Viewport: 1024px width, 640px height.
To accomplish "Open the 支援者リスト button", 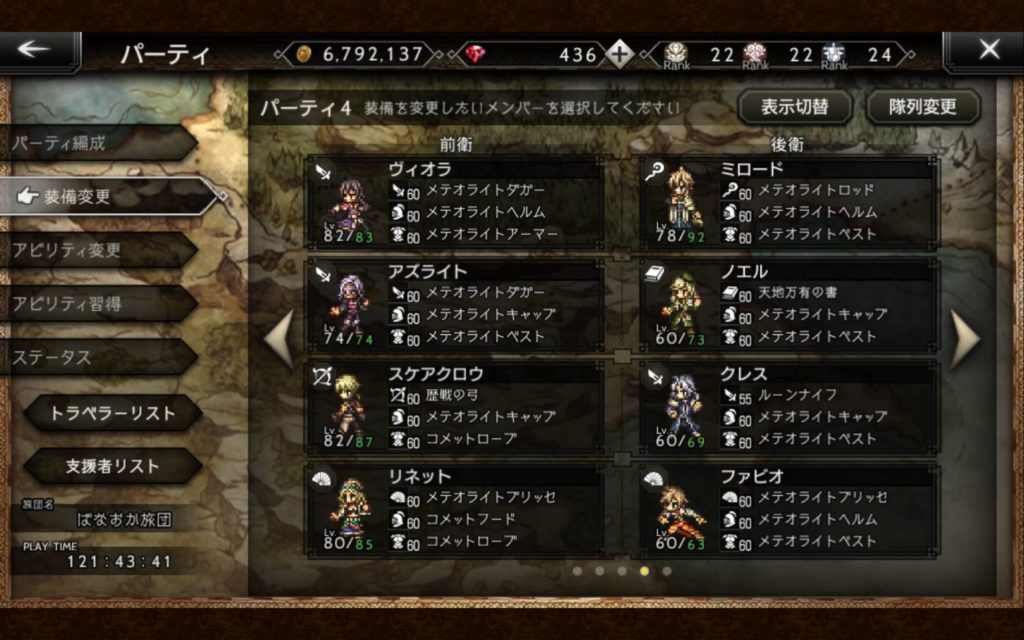I will [x=112, y=466].
